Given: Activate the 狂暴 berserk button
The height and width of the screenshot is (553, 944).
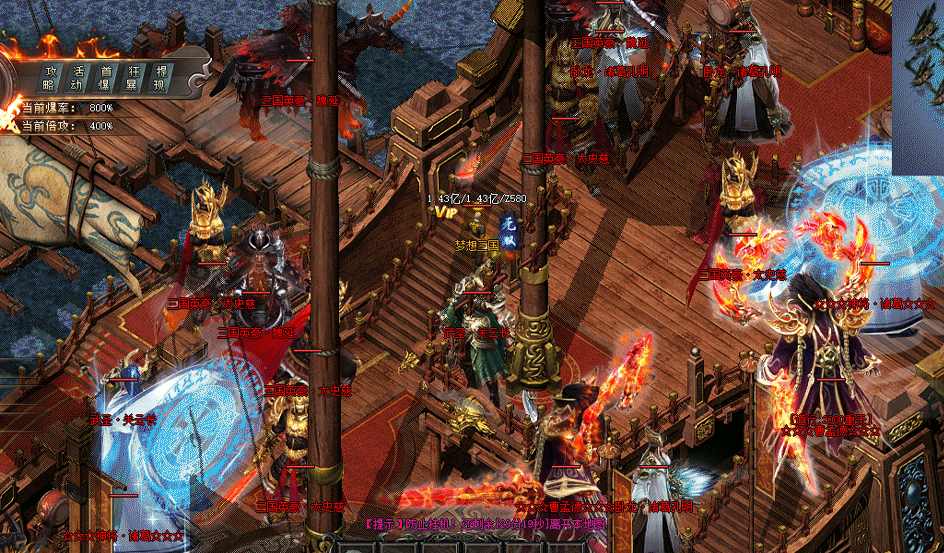Looking at the screenshot, I should click(x=134, y=78).
